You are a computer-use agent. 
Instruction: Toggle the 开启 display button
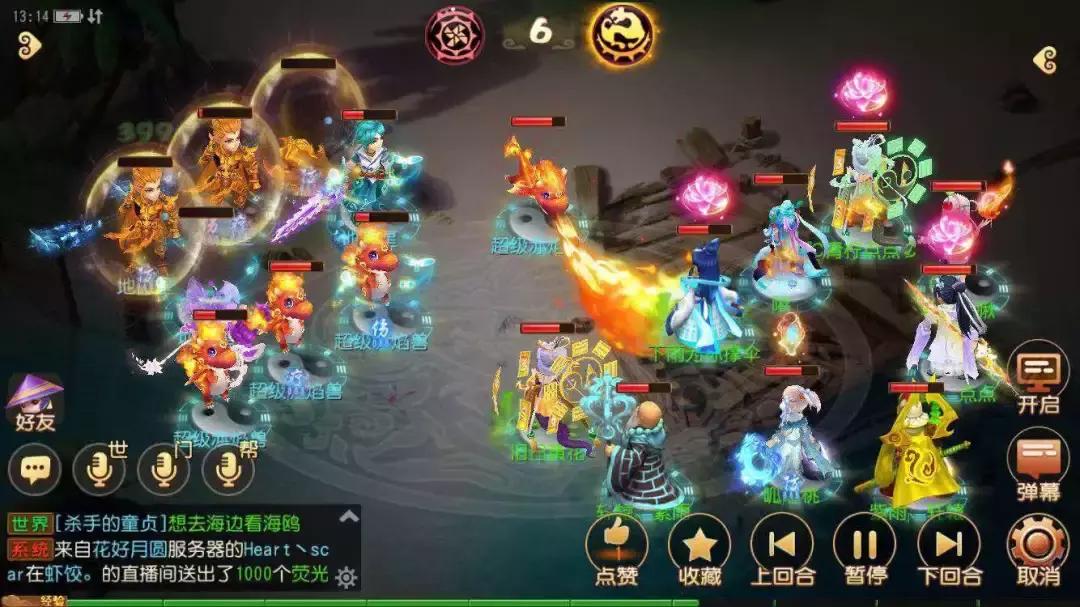coord(1038,375)
